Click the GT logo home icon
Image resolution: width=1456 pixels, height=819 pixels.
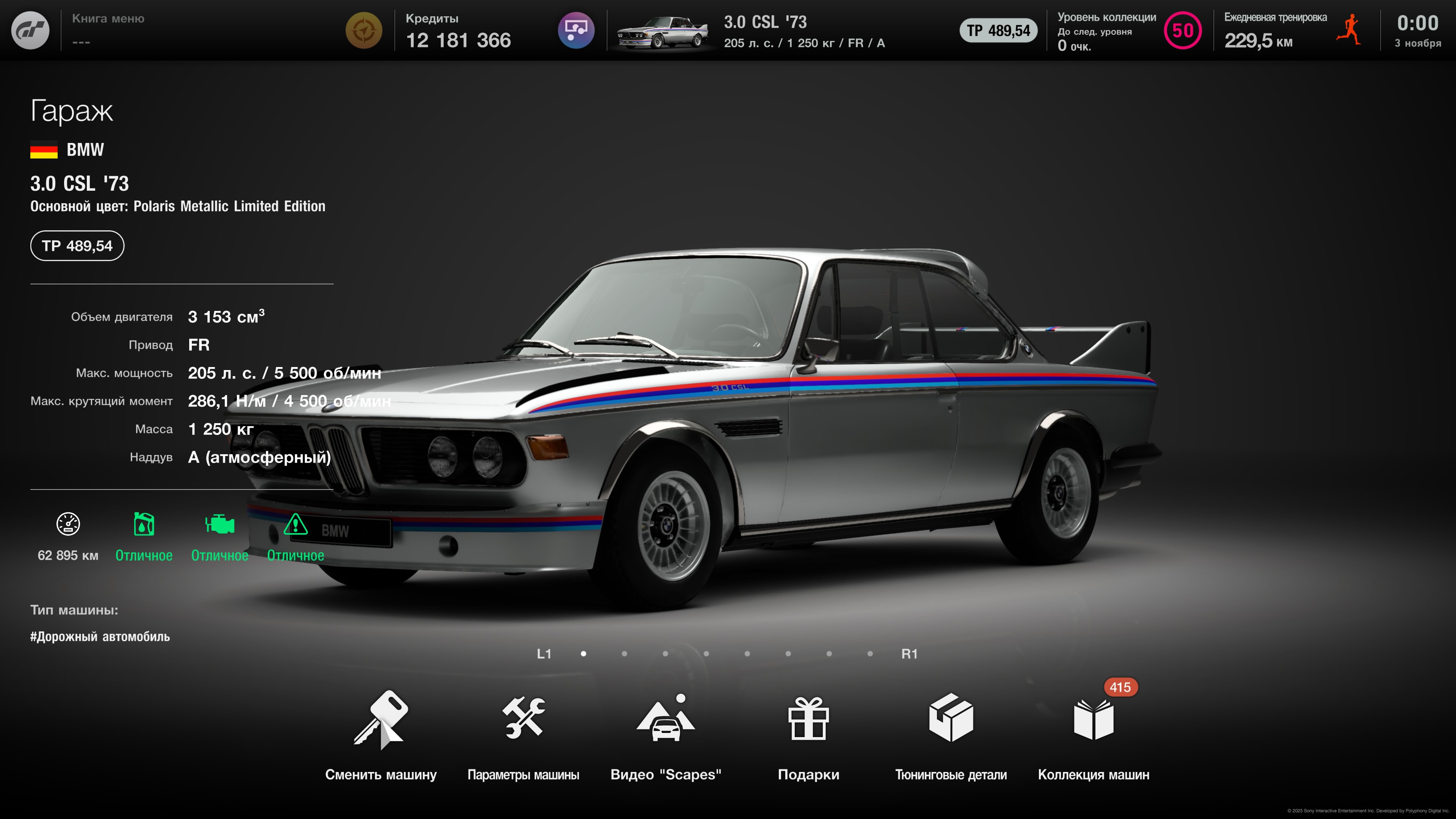(x=30, y=30)
